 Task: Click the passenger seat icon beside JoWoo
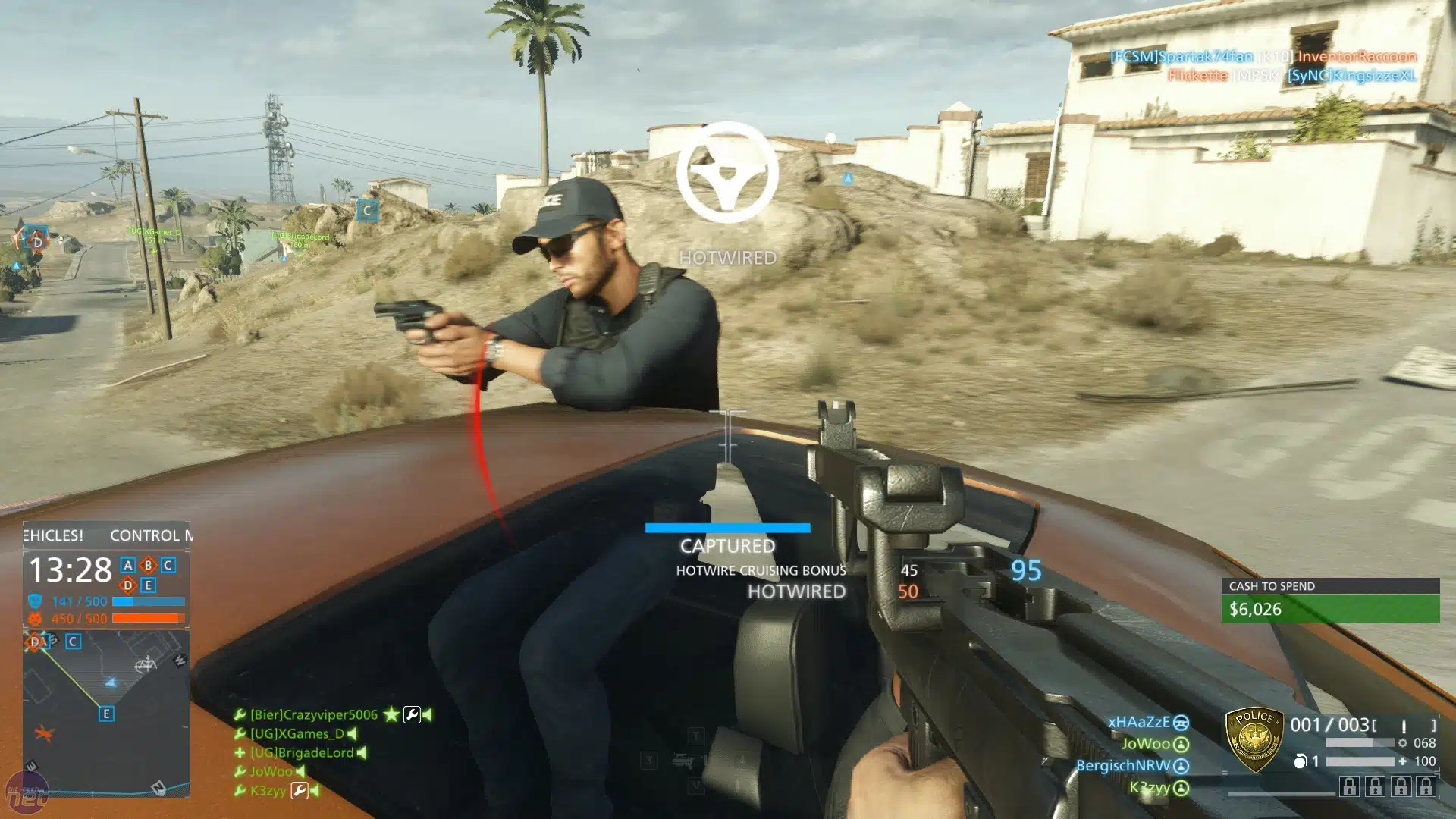(x=1181, y=745)
